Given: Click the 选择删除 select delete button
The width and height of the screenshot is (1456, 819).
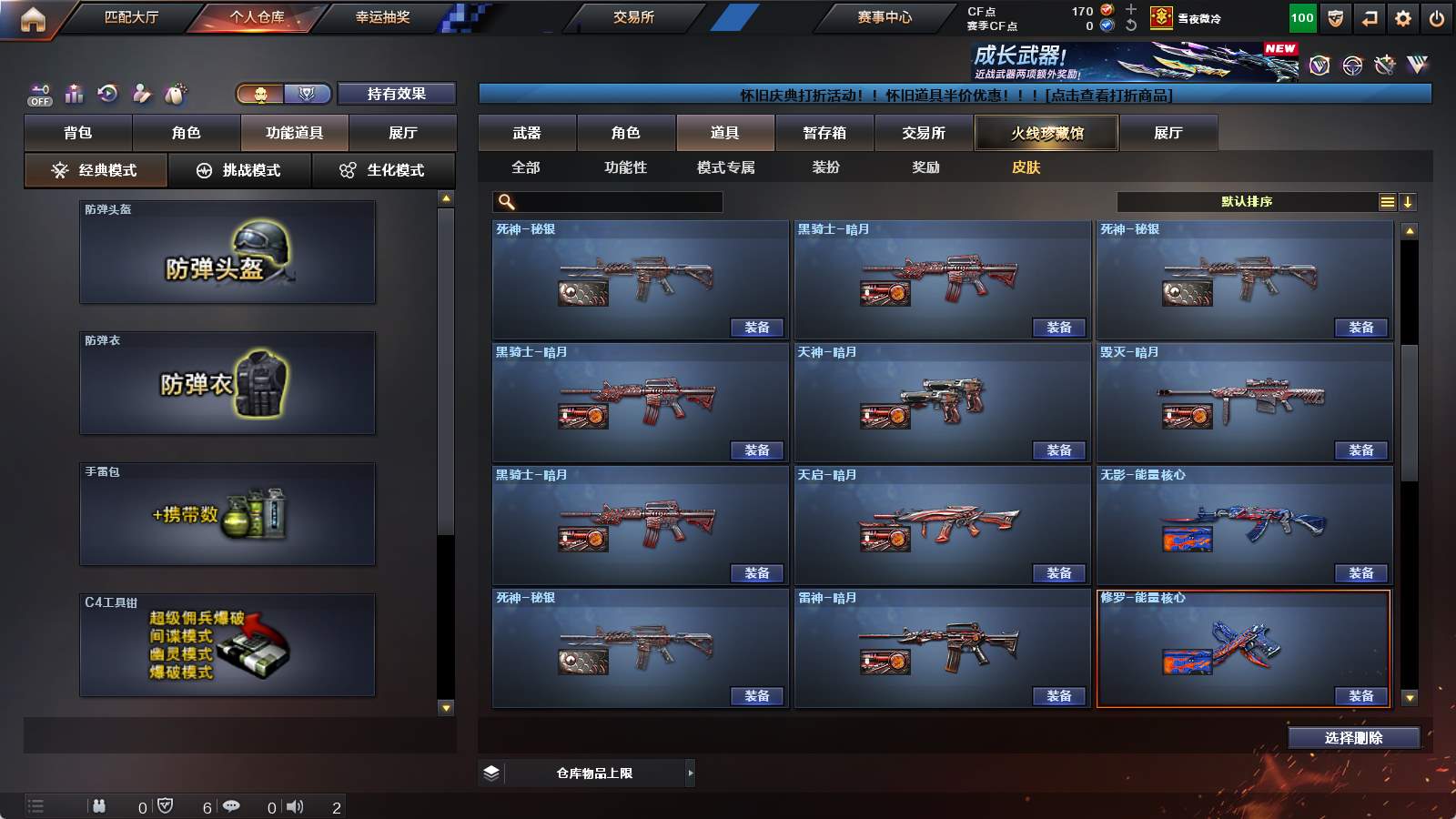Looking at the screenshot, I should pyautogui.click(x=1353, y=738).
